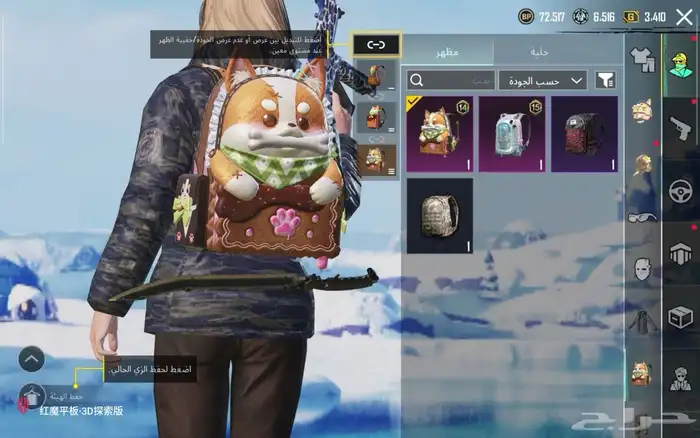This screenshot has width=700, height=438.
Task: Open the steering wheel vehicles category
Action: (x=681, y=189)
